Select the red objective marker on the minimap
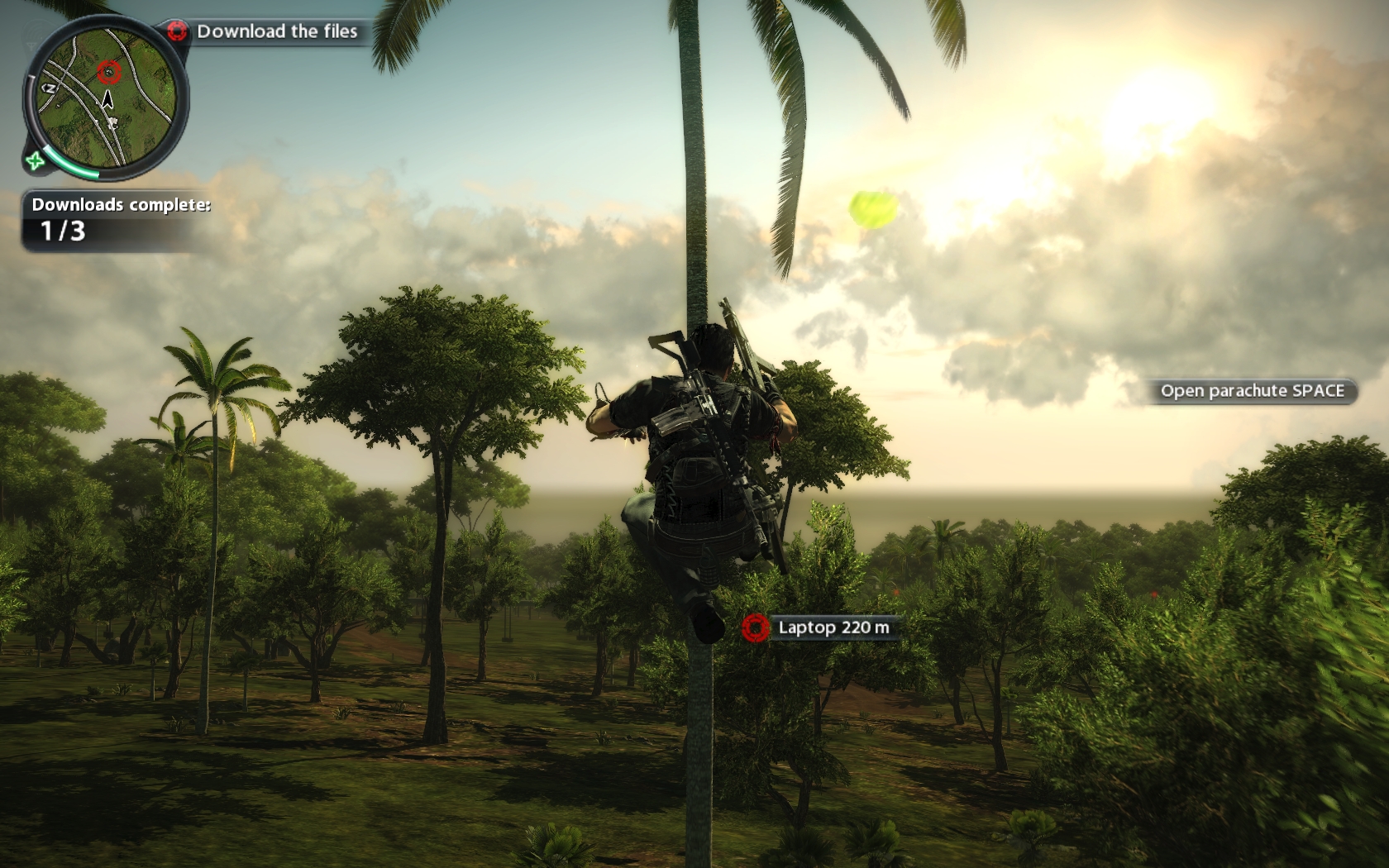The image size is (1389, 868). coord(108,73)
